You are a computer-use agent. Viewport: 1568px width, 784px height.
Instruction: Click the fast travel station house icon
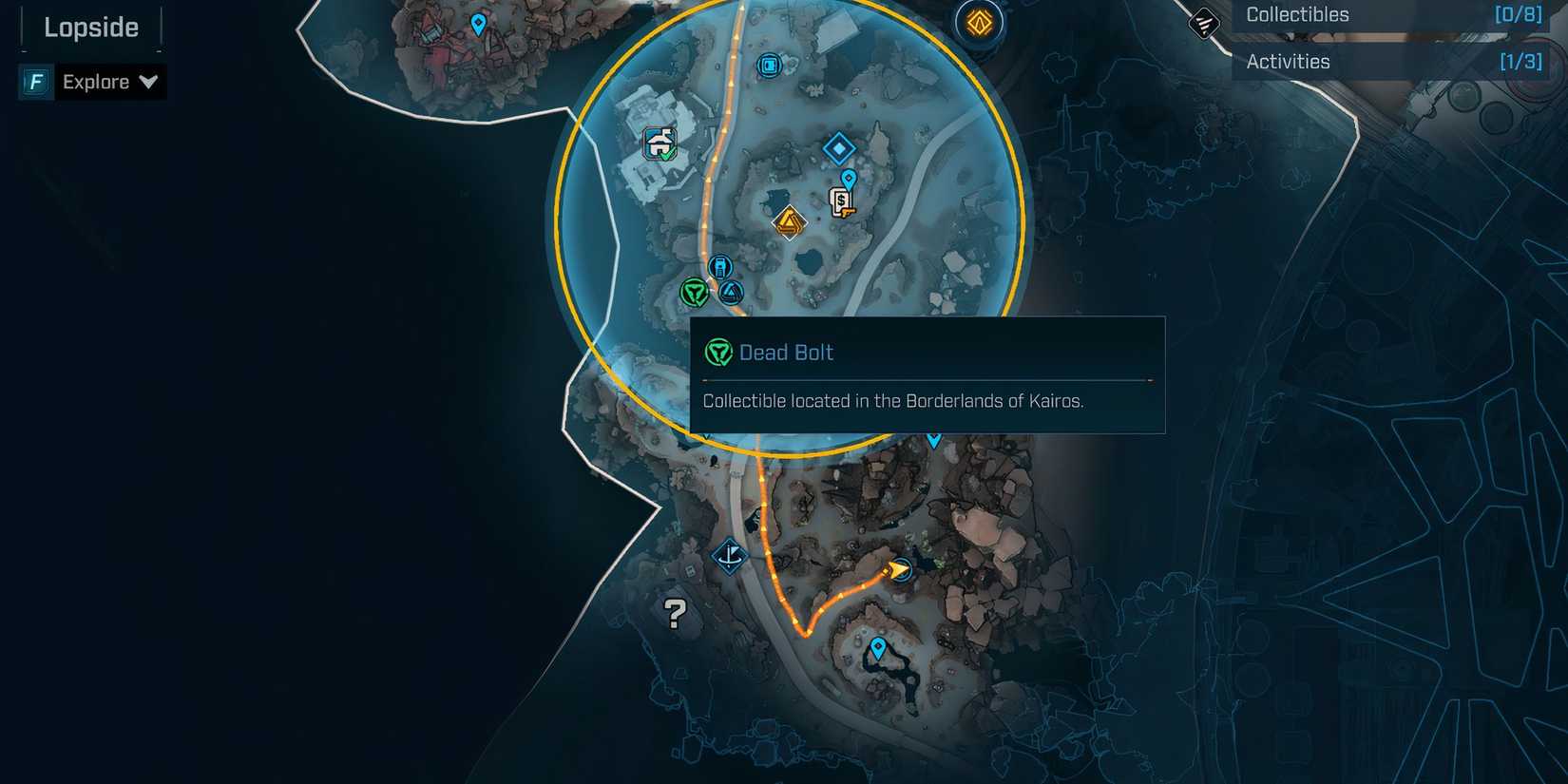(x=660, y=143)
